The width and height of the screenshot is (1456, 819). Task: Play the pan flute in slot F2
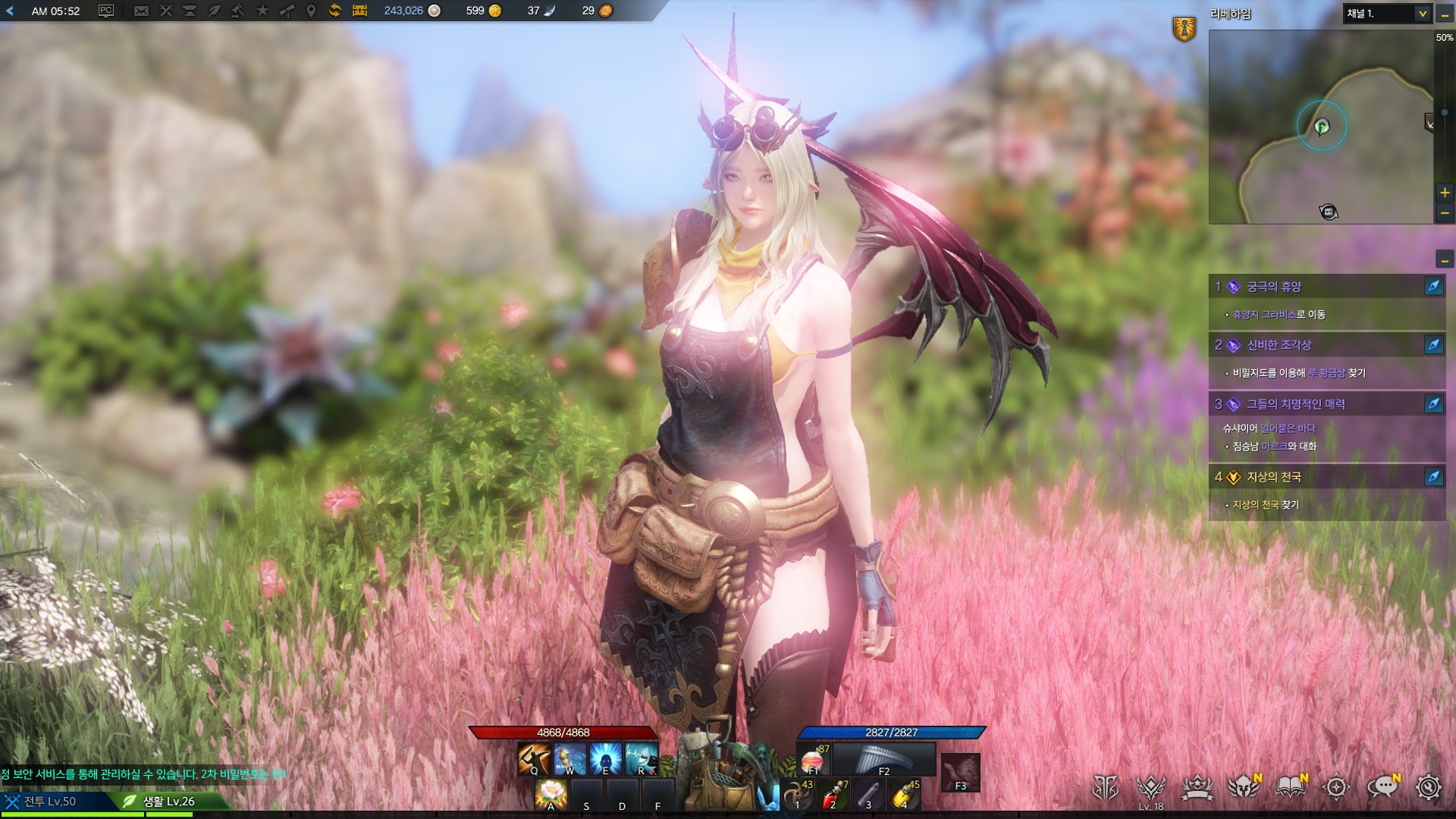pos(884,759)
